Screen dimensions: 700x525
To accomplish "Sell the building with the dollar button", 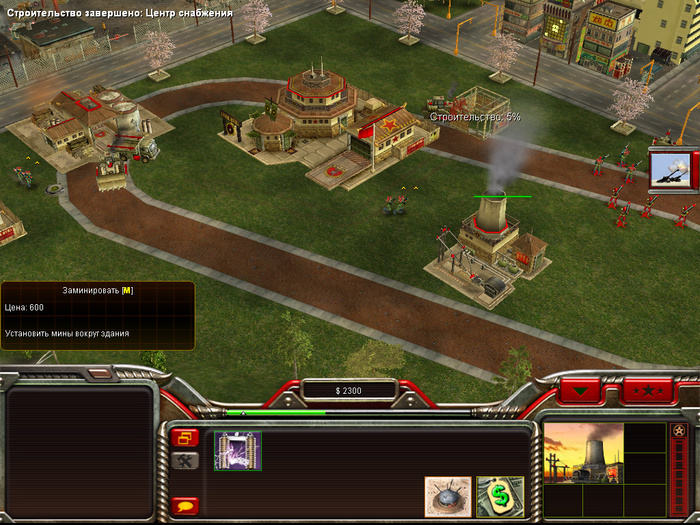I will click(499, 496).
